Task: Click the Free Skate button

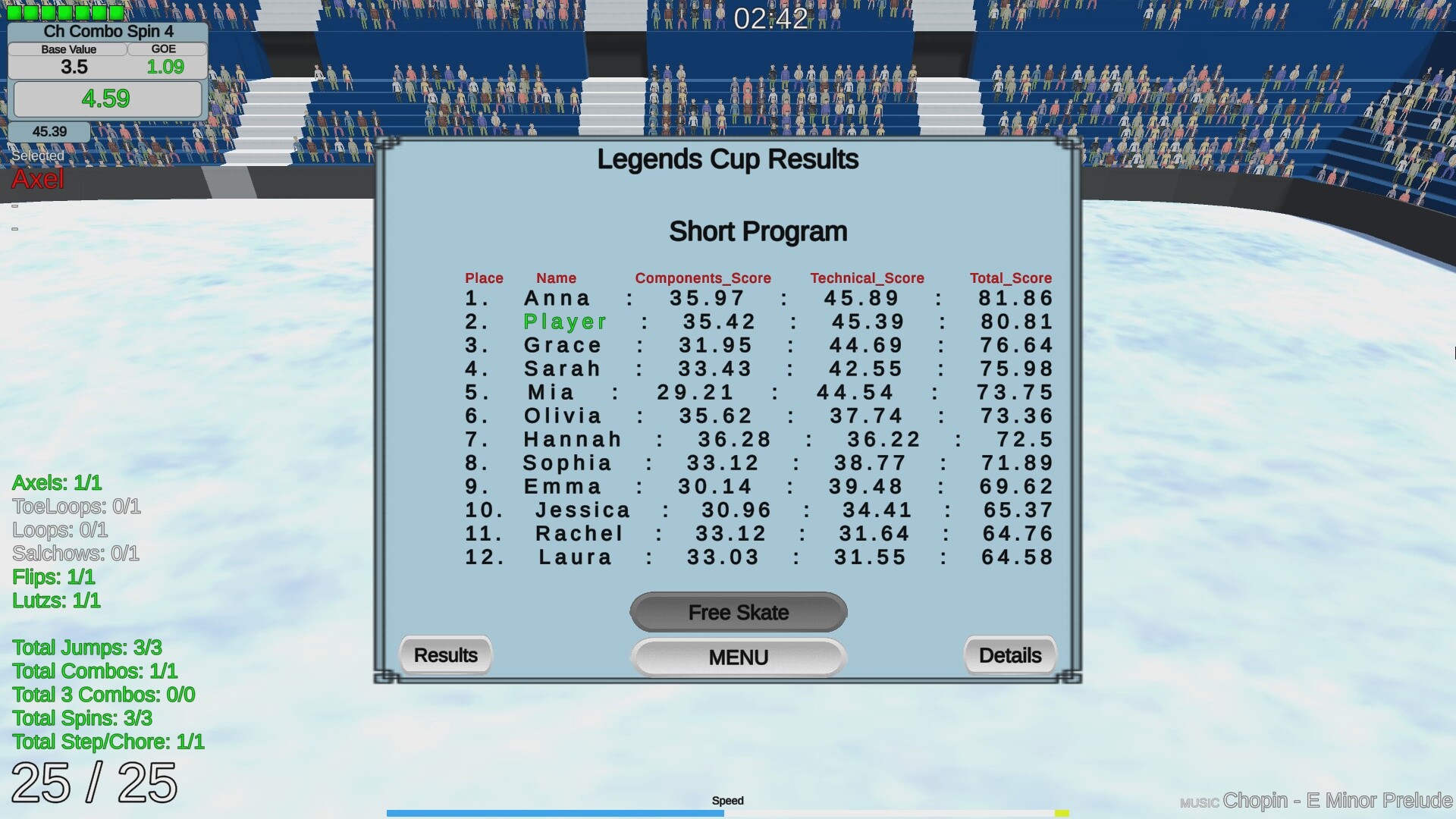Action: [x=738, y=612]
